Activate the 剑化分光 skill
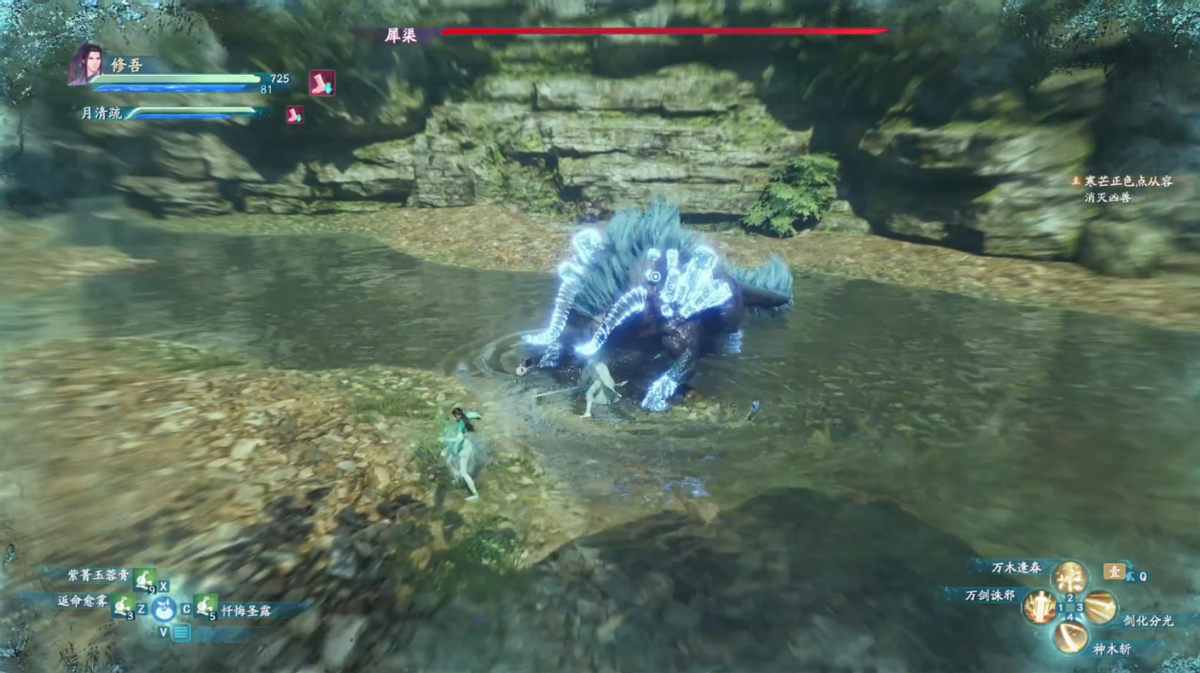This screenshot has height=673, width=1200. [1100, 606]
